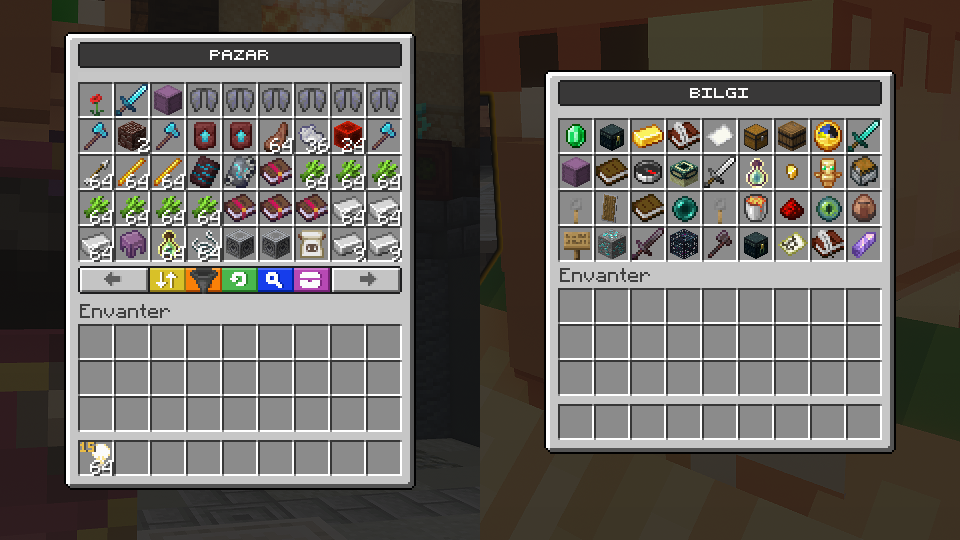960x540 pixels.
Task: Choose the purple shulker shell item
Action: [x=133, y=245]
